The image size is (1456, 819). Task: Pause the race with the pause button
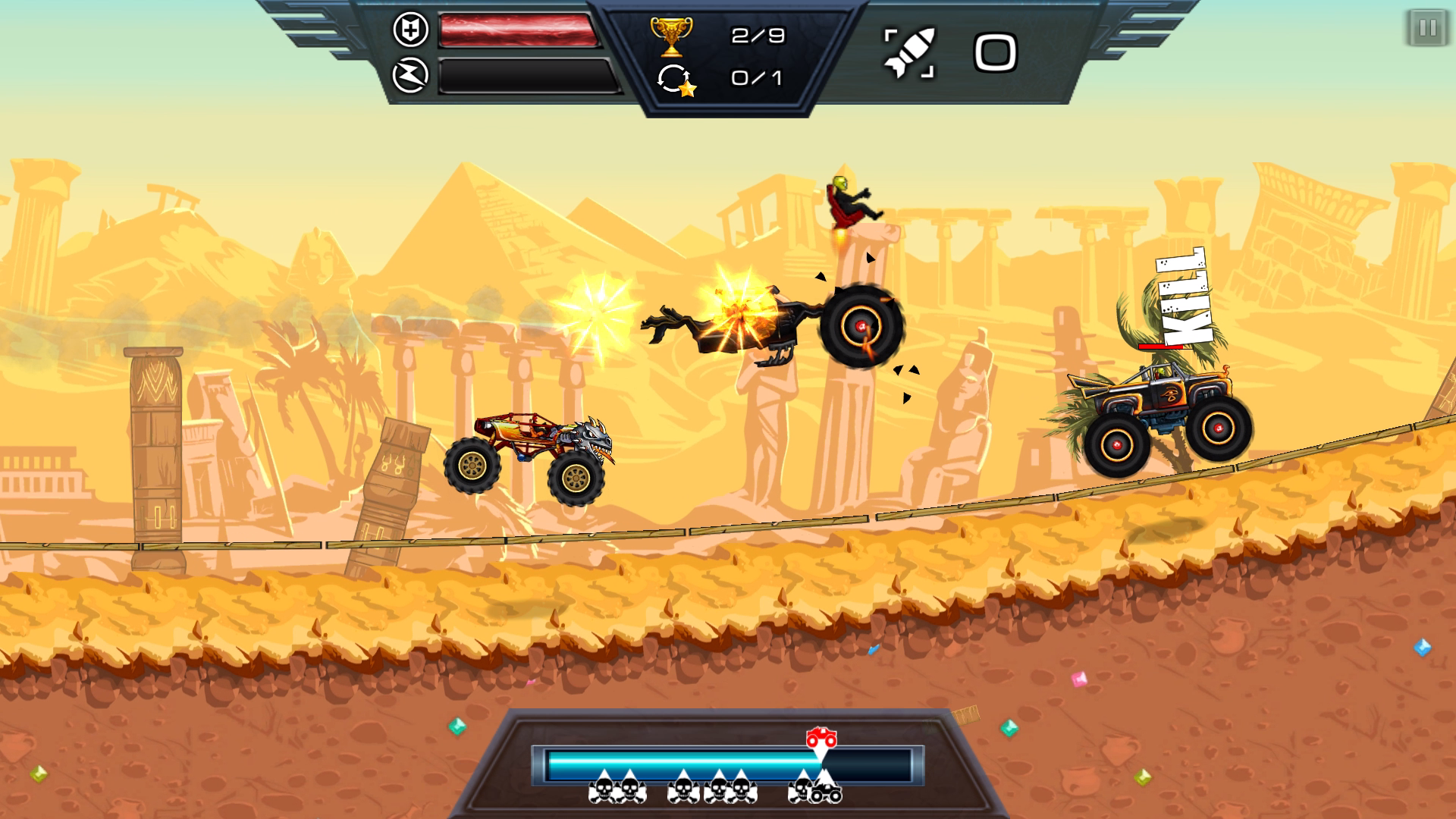(1427, 29)
